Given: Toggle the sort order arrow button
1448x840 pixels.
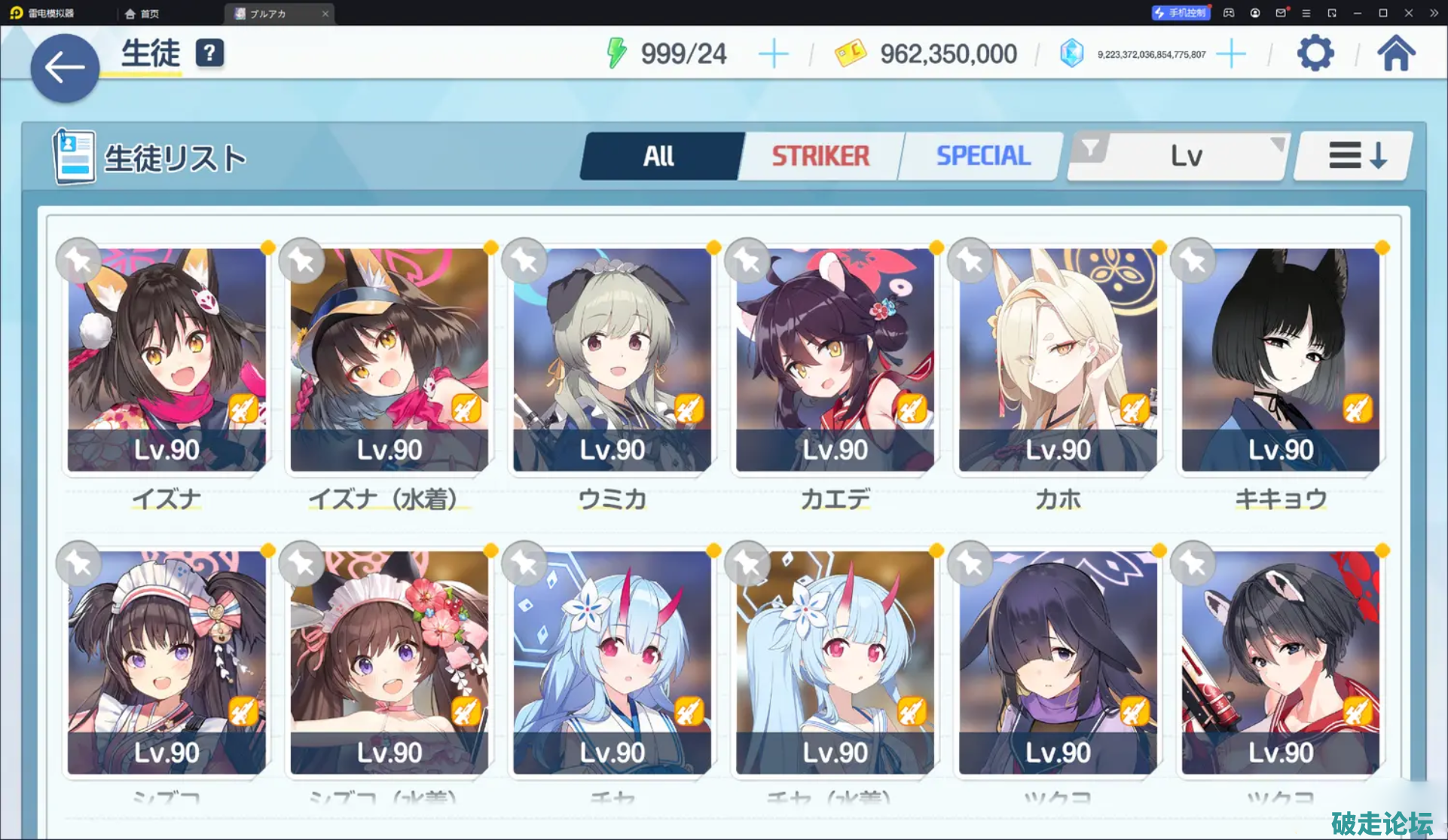Looking at the screenshot, I should point(1355,156).
